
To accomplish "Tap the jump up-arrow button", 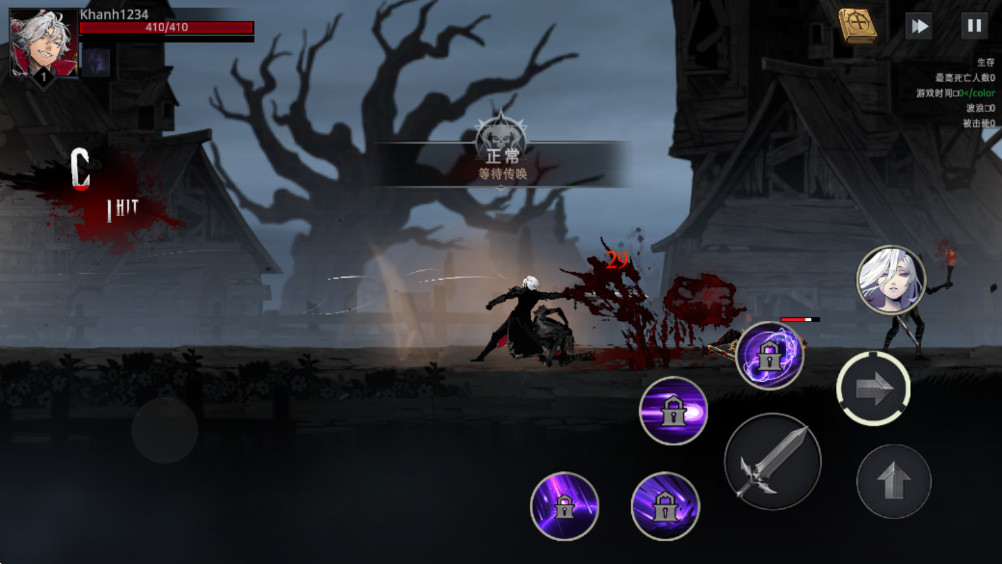I will 893,481.
